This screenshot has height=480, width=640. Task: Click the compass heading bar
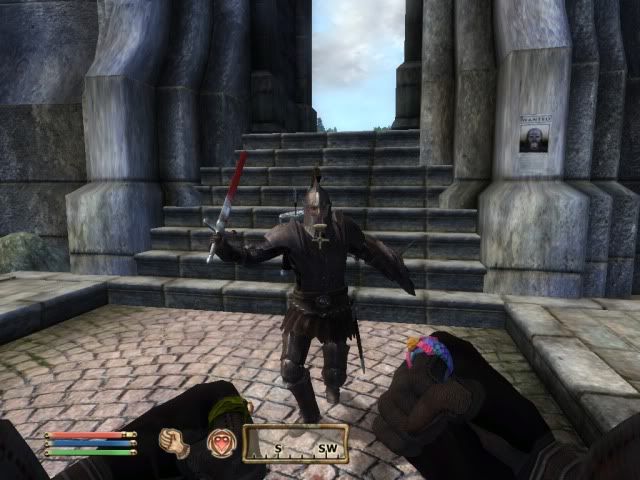coord(297,443)
